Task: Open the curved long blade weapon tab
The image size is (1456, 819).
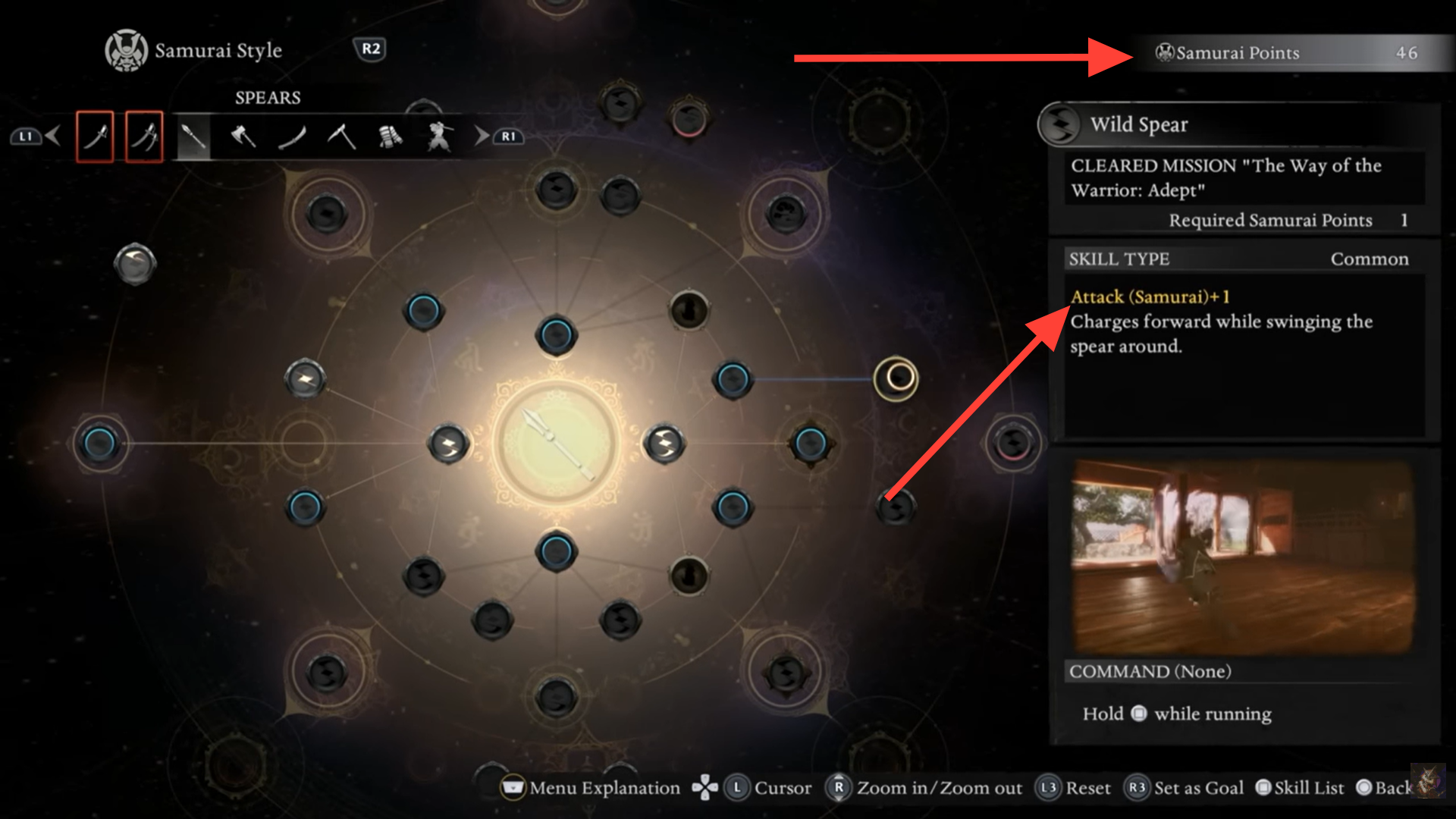Action: tap(292, 136)
